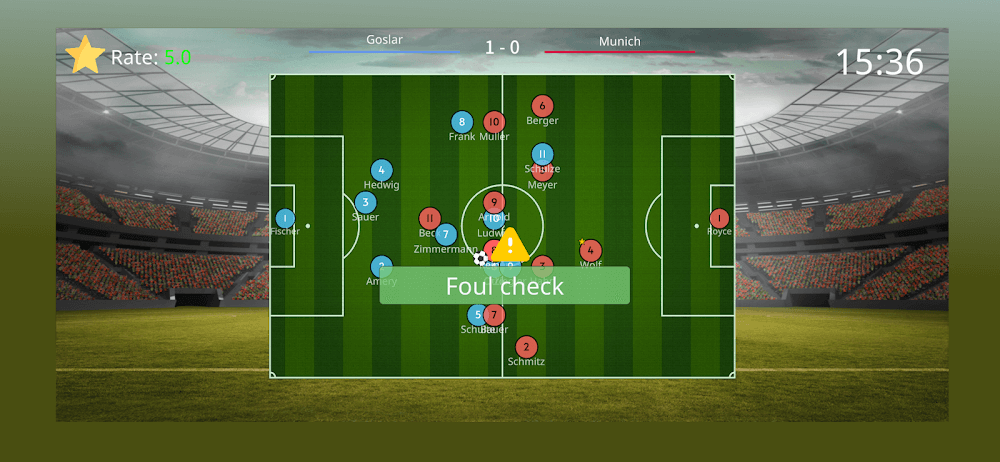Select Munich goalkeeper Royce's token

point(719,218)
